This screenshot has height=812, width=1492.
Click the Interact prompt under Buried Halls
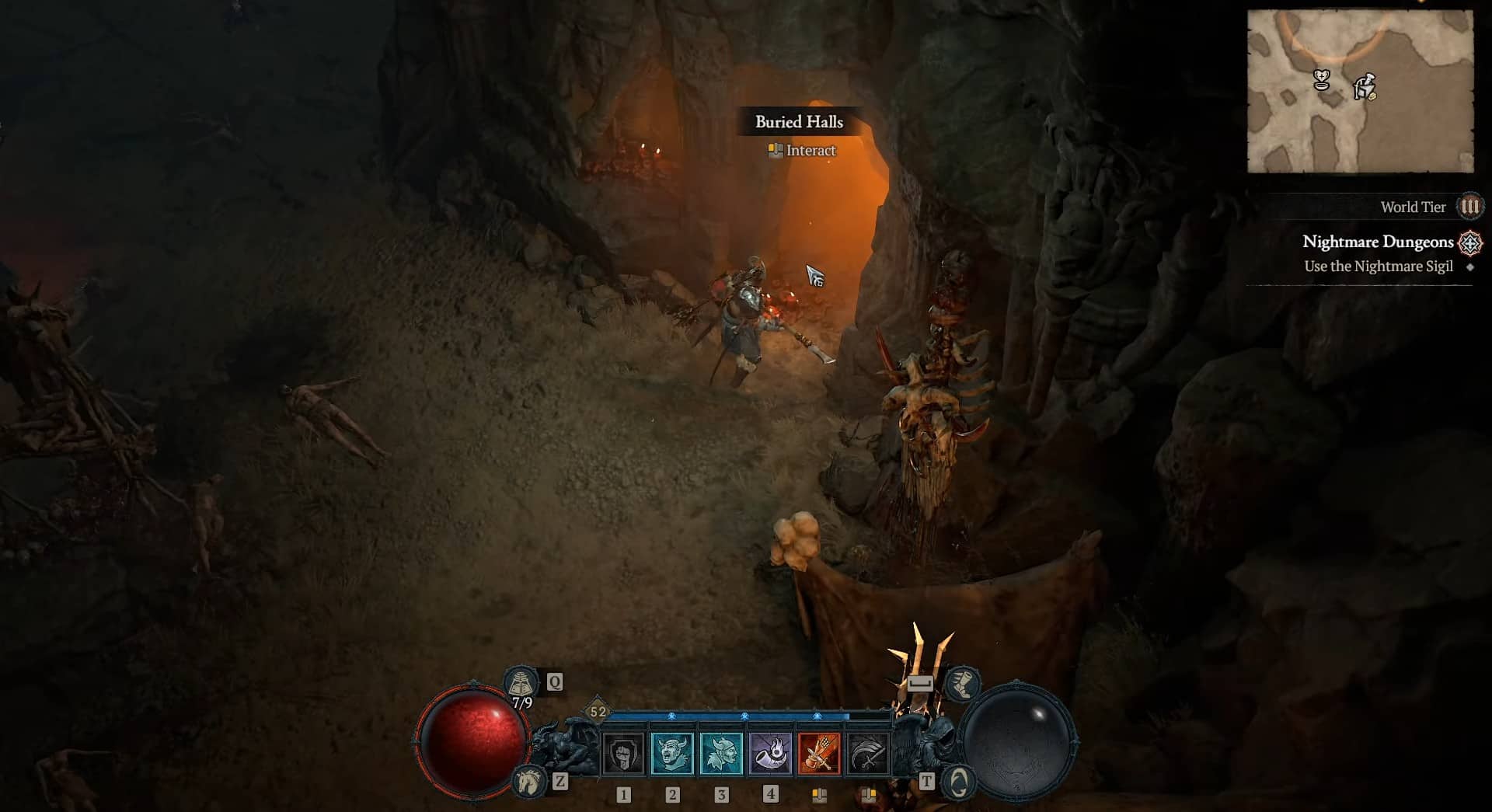[801, 150]
